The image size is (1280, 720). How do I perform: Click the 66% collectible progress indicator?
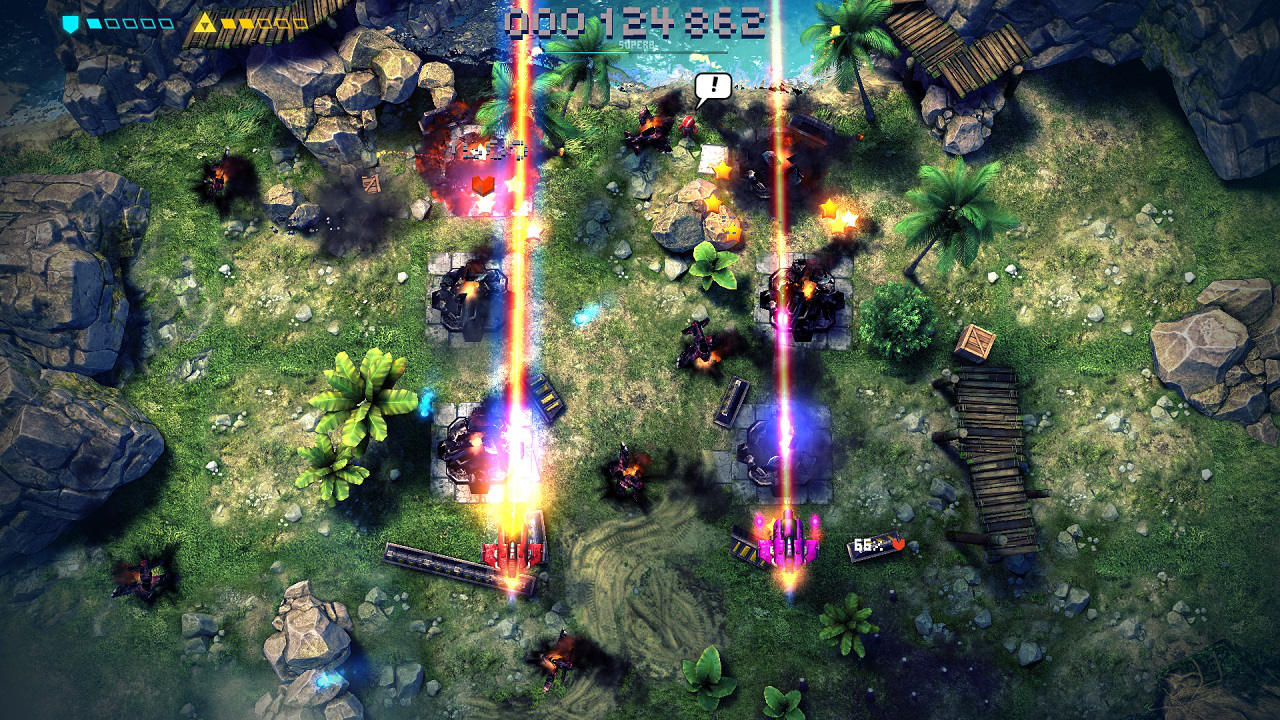coord(868,545)
